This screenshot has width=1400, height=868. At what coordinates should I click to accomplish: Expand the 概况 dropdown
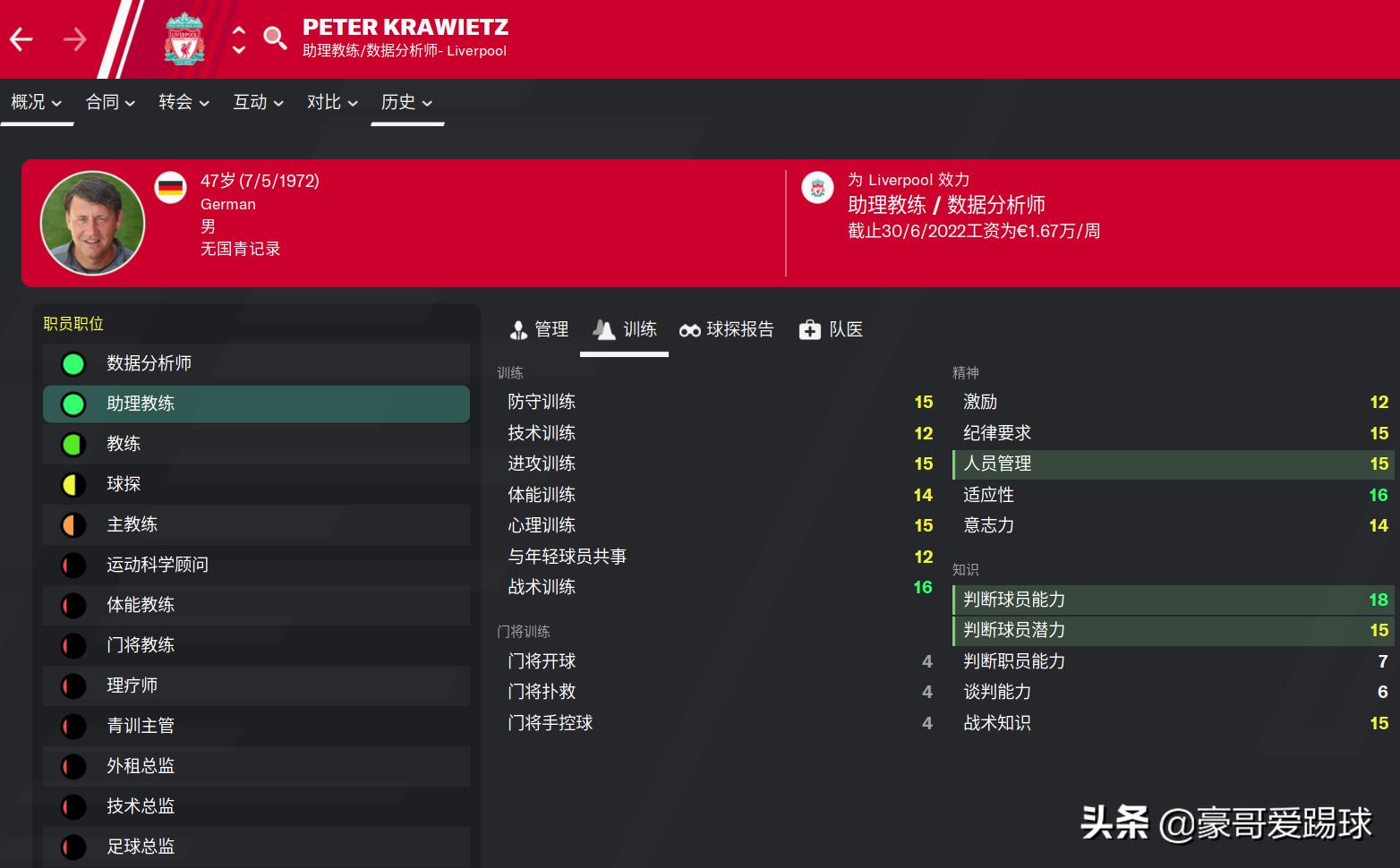tap(36, 102)
